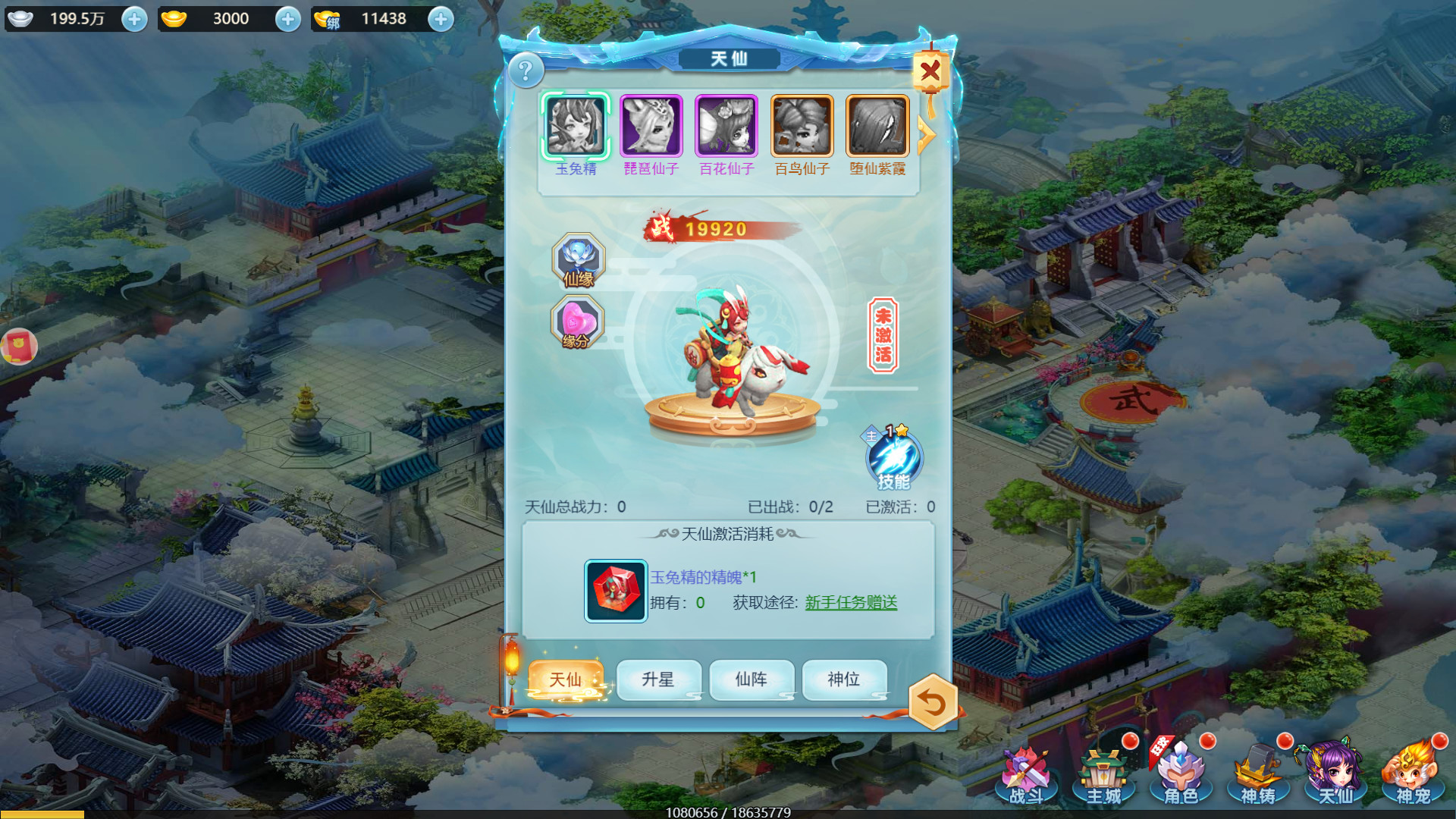
Task: Switch to the 神位 tab
Action: pyautogui.click(x=844, y=679)
